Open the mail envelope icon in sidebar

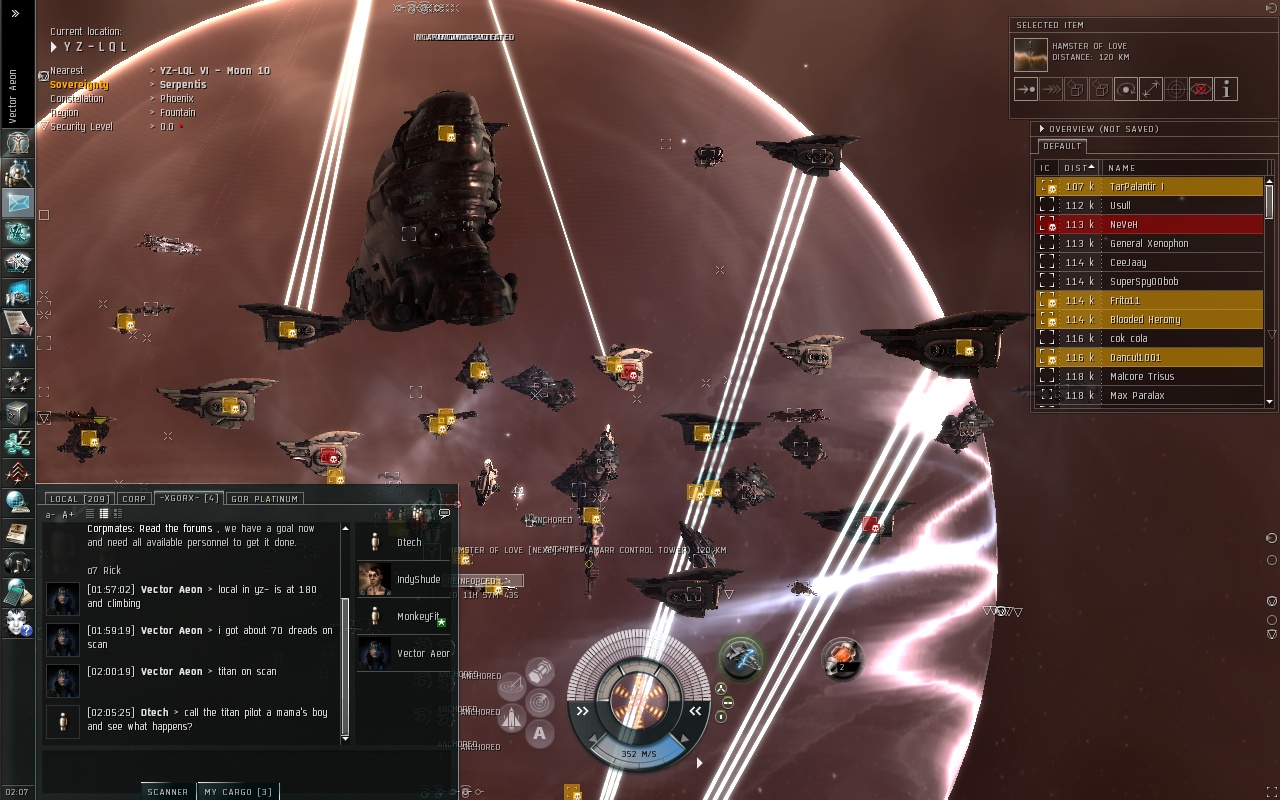tap(18, 203)
